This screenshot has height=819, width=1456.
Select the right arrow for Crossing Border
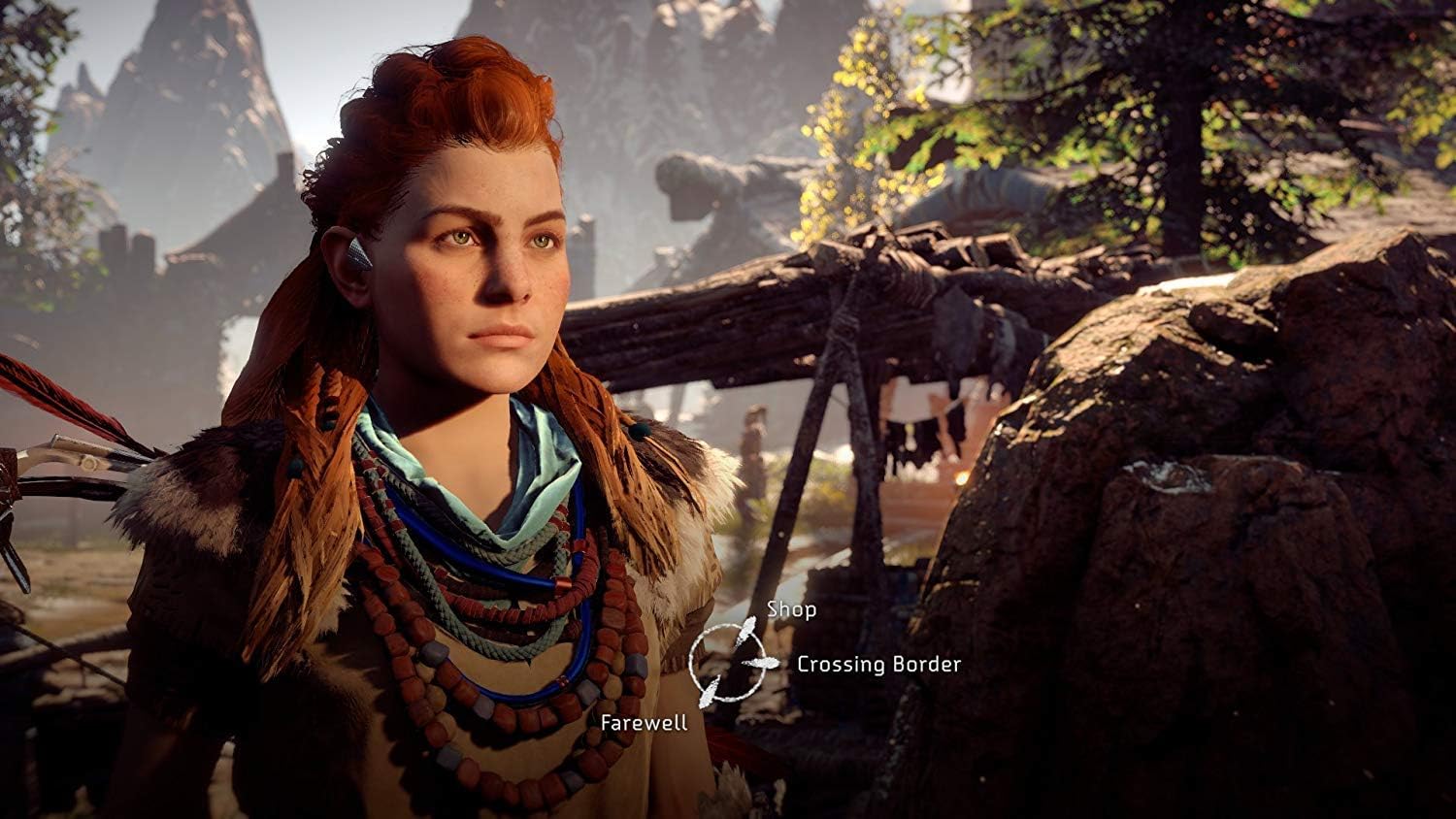[763, 663]
